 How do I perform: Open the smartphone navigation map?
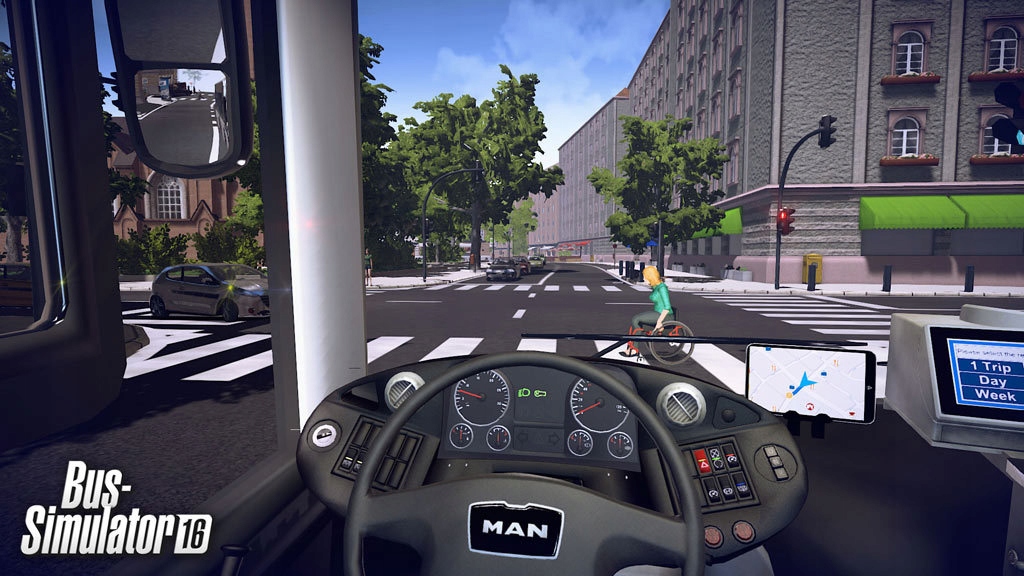pos(809,381)
